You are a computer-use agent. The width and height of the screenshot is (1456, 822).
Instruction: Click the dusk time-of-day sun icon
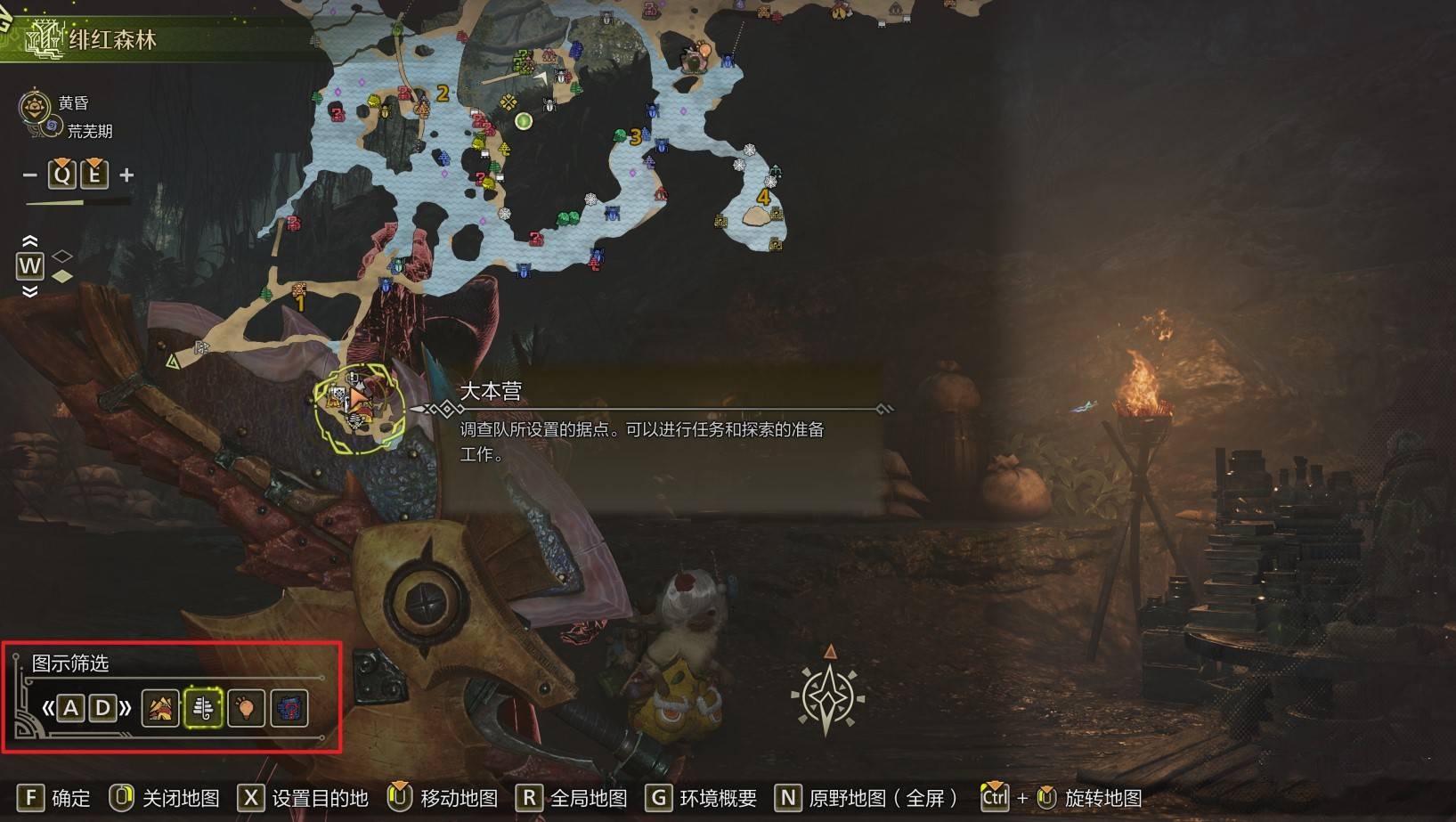pos(34,107)
